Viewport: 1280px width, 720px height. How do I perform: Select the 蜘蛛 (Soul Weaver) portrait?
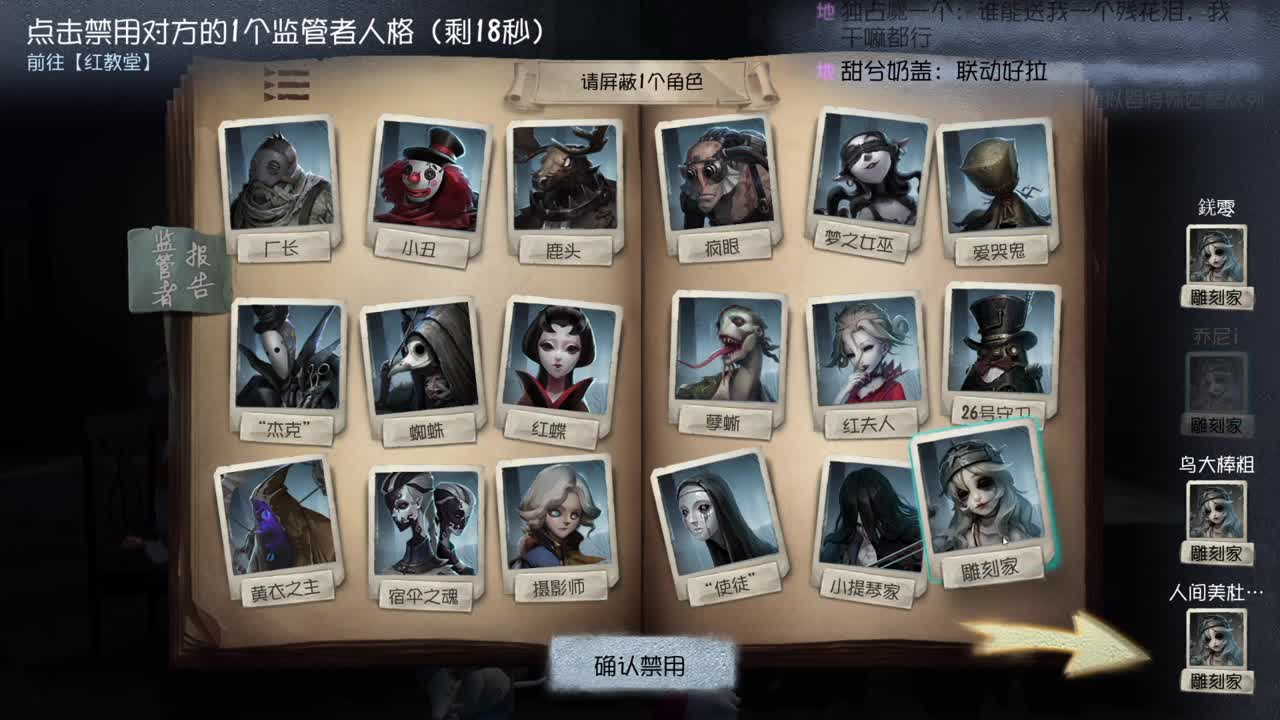pos(428,360)
